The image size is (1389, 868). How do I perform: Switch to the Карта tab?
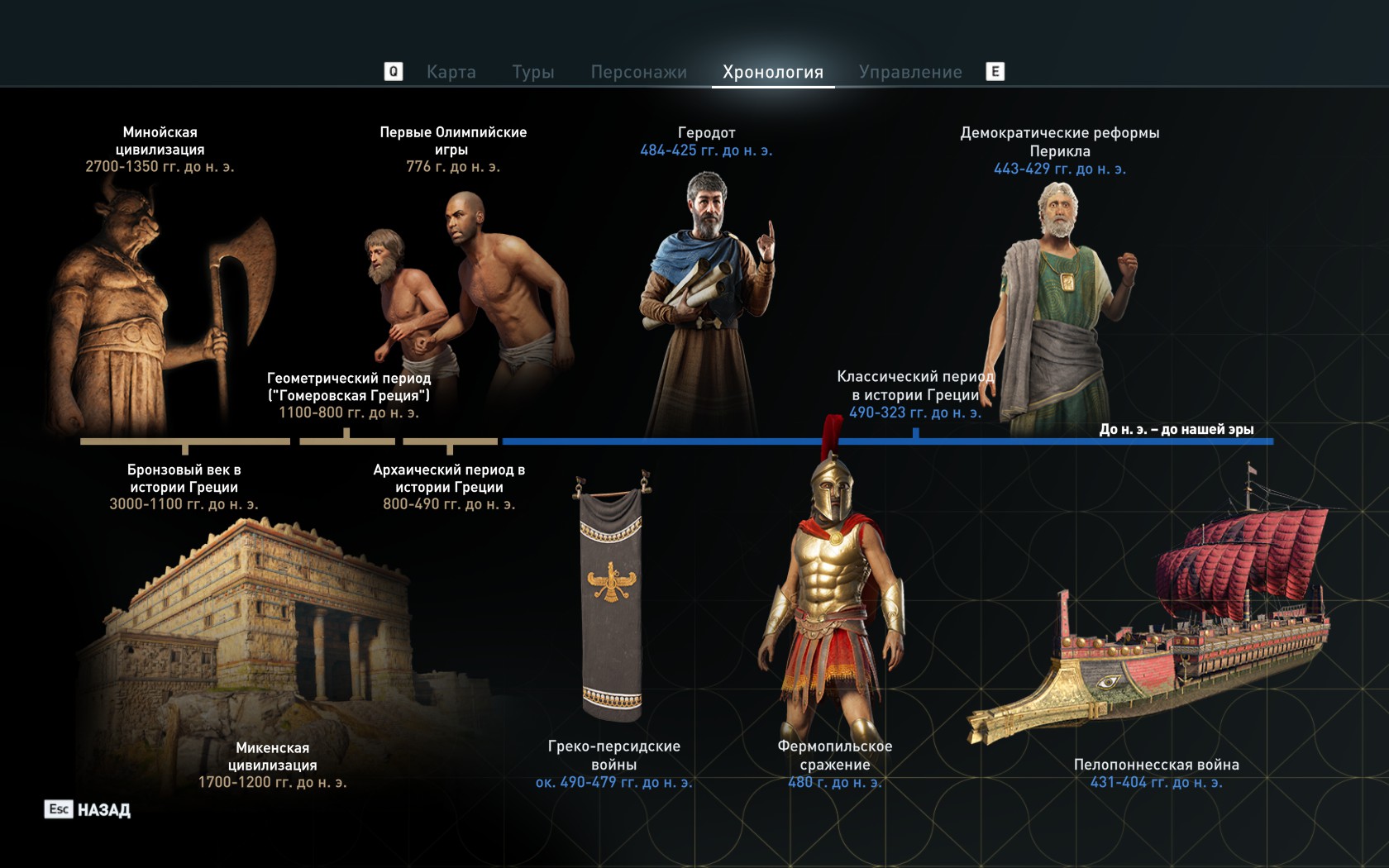pos(451,72)
